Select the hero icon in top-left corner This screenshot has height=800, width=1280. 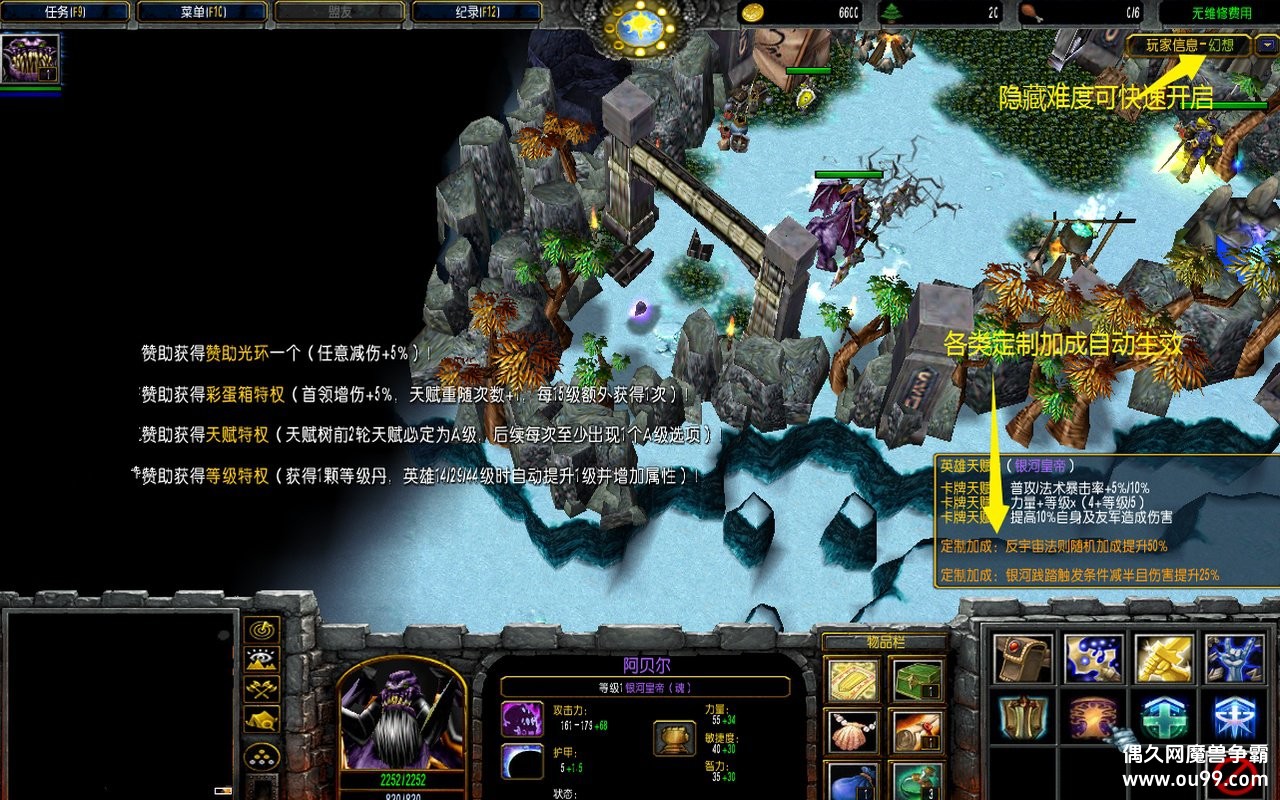[30, 59]
